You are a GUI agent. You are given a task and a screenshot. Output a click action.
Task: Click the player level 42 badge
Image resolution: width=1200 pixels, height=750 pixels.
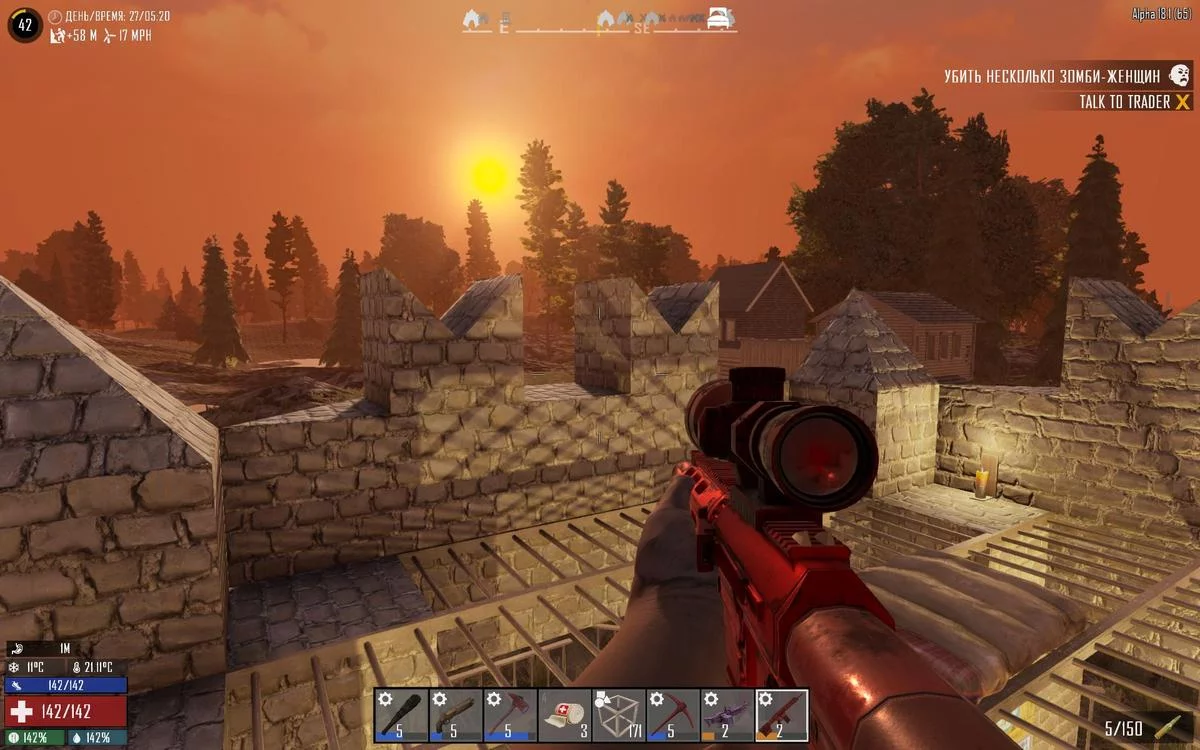[24, 25]
